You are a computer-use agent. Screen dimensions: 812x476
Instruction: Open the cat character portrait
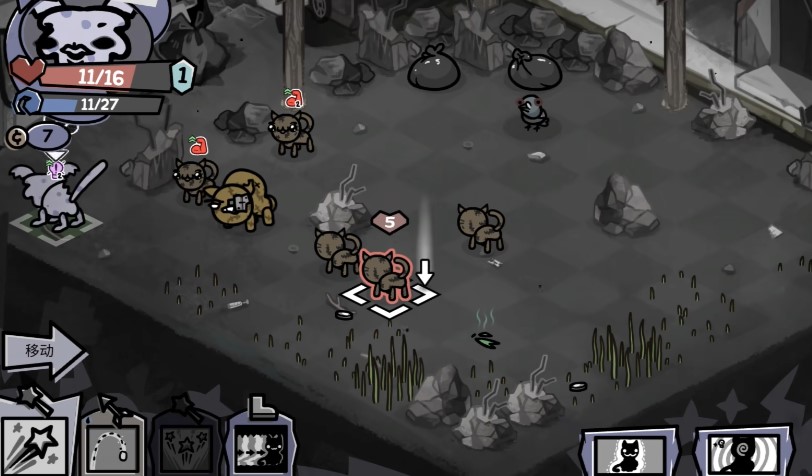pyautogui.click(x=74, y=33)
